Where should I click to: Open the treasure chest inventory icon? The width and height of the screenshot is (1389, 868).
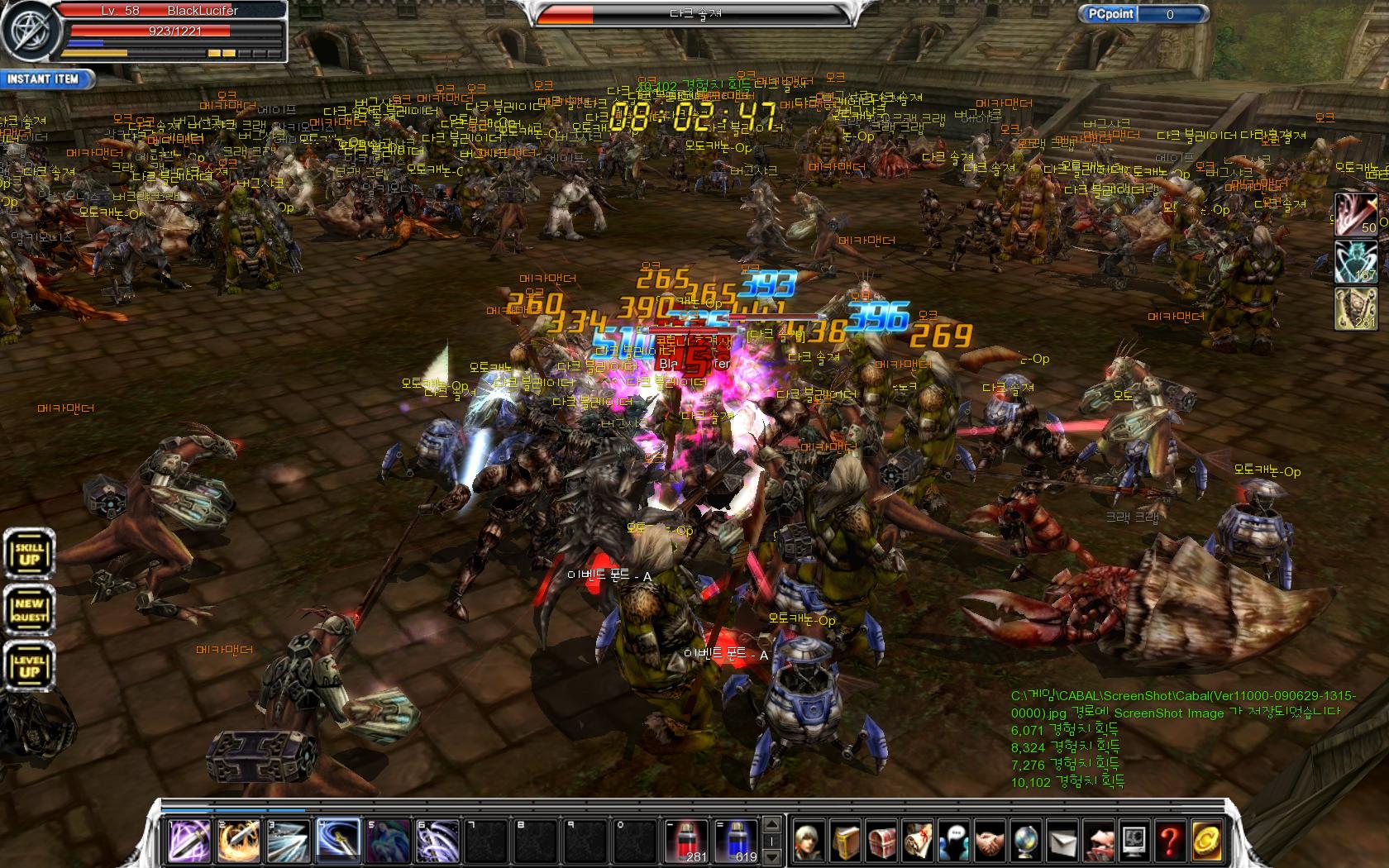coord(882,842)
